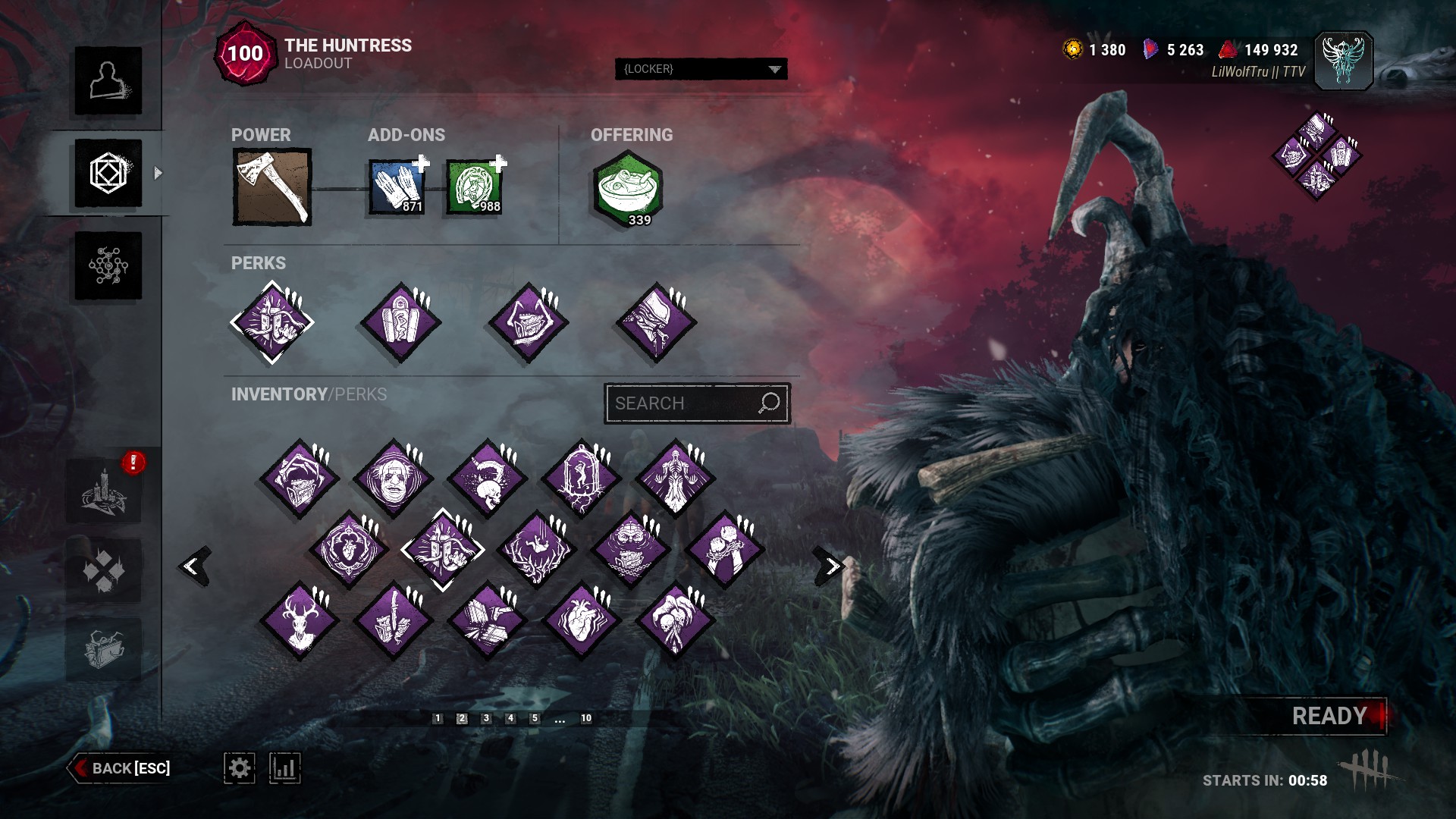The height and width of the screenshot is (819, 1456).
Task: Switch to the character silhouette tab
Action: [x=108, y=80]
